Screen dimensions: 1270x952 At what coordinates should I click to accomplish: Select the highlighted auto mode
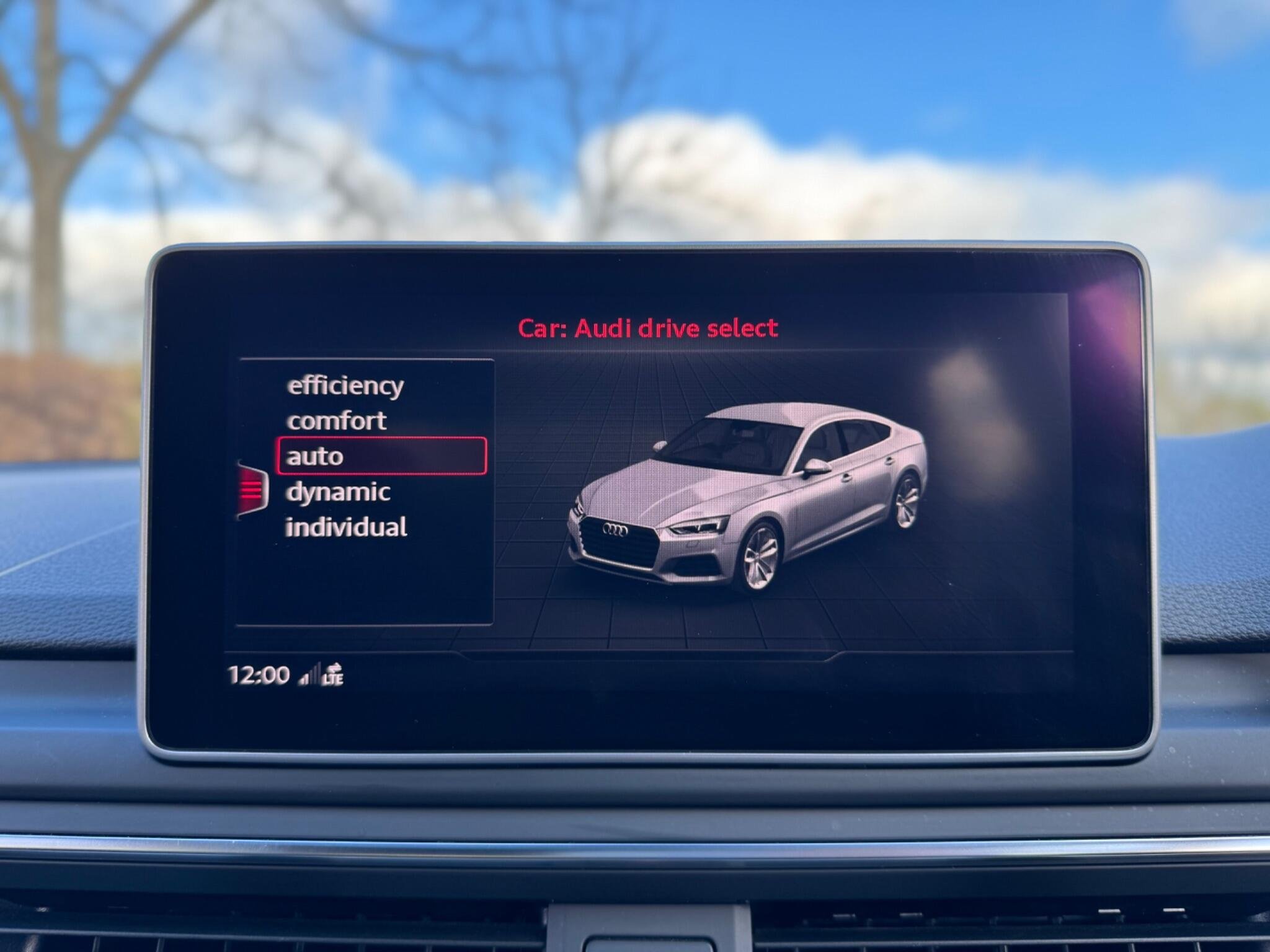[x=381, y=456]
